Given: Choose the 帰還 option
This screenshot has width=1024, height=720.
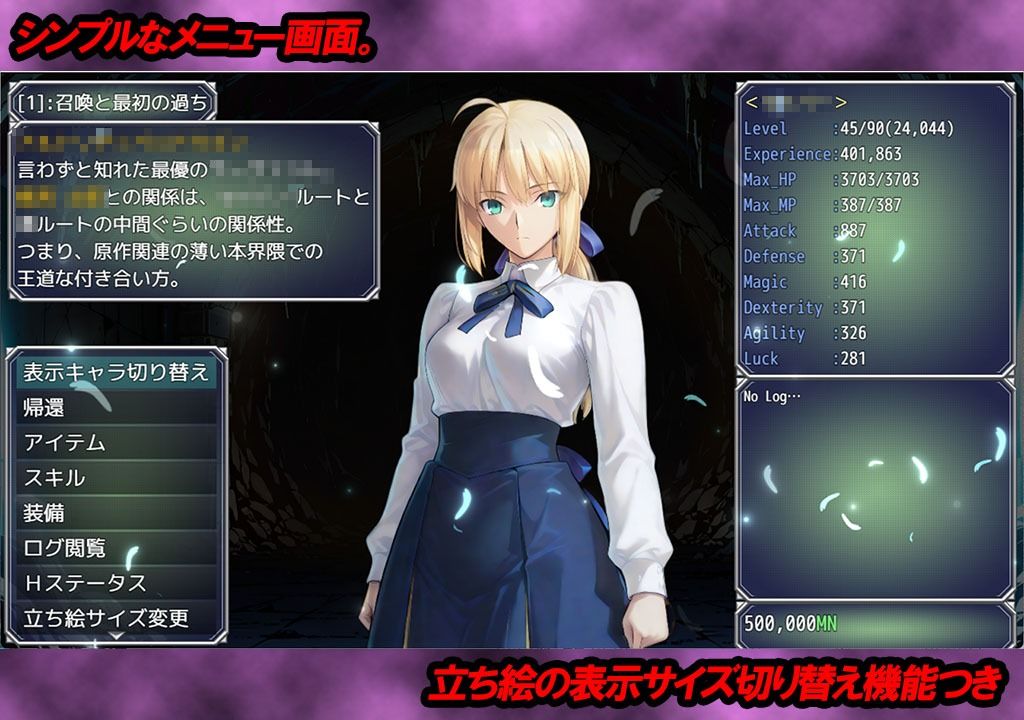Looking at the screenshot, I should (116, 407).
